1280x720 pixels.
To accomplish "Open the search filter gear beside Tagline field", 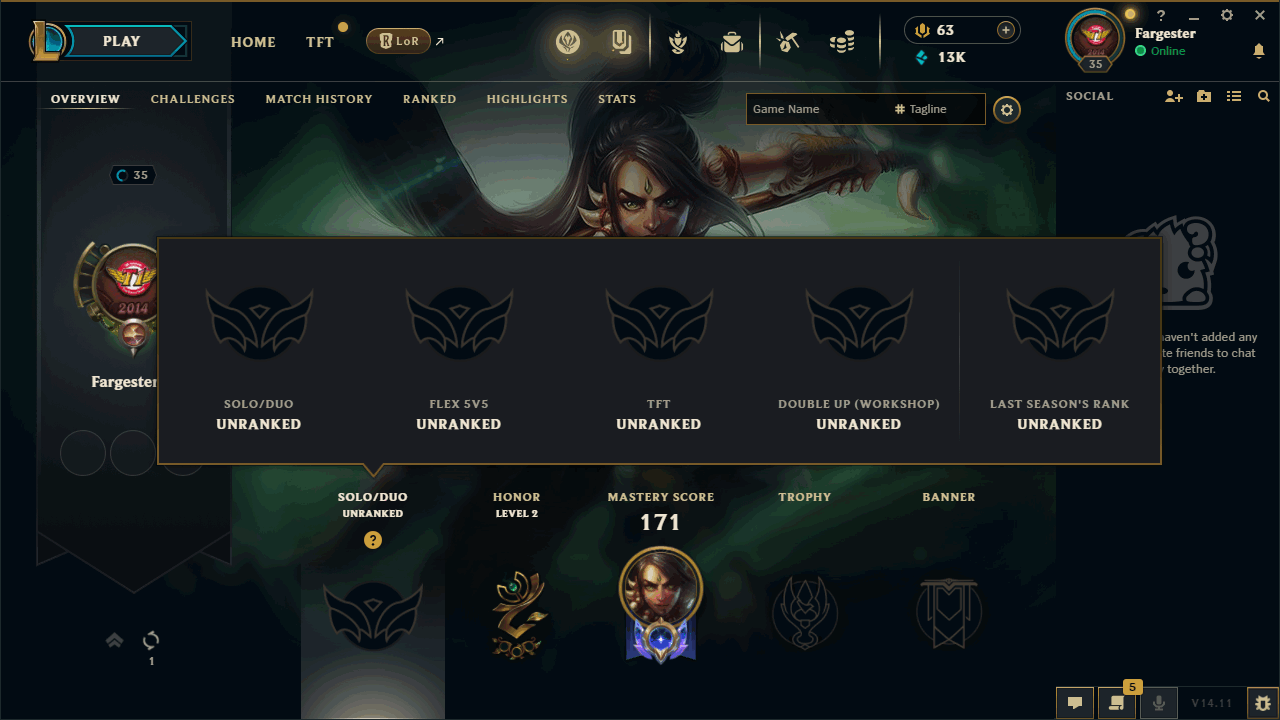I will [x=1006, y=110].
